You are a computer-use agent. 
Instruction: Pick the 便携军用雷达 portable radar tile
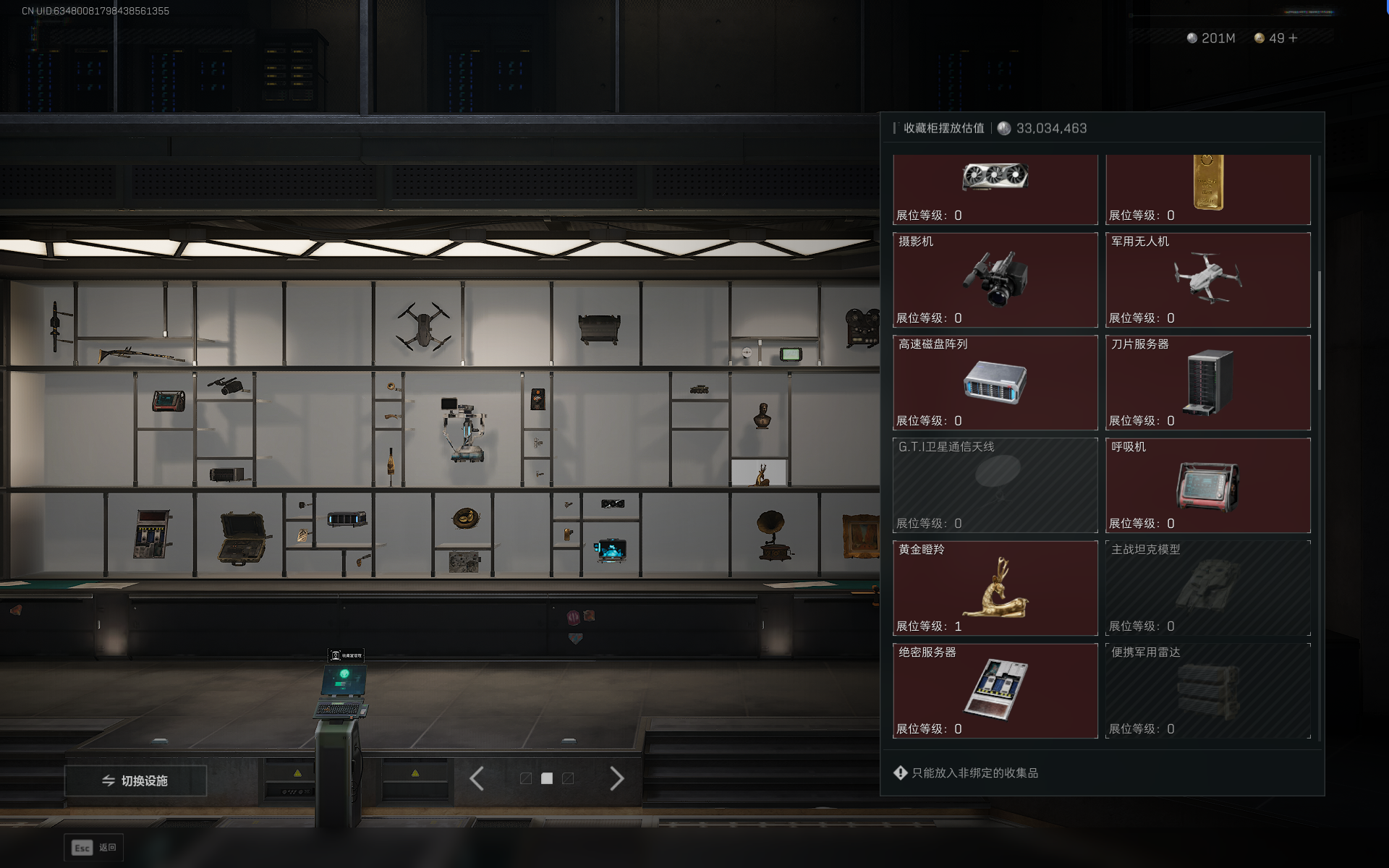tap(1207, 691)
